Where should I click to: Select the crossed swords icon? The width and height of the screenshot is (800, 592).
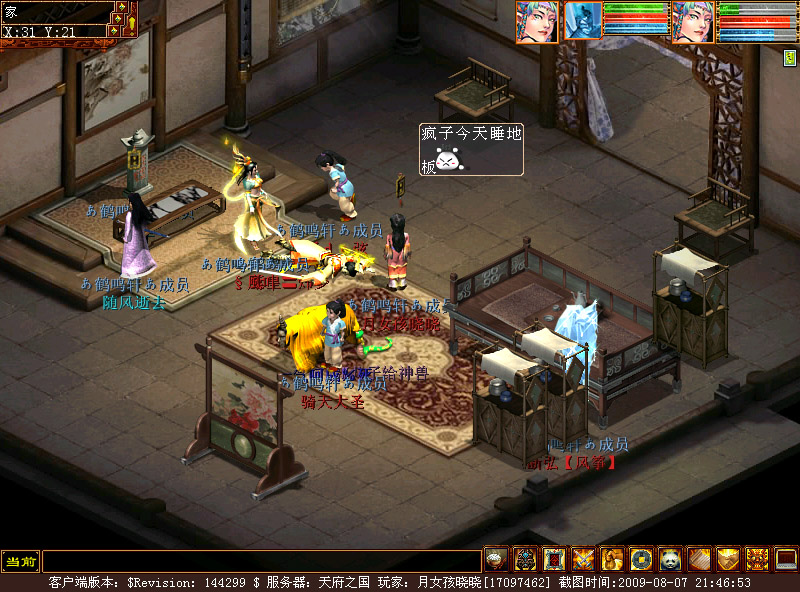point(582,559)
